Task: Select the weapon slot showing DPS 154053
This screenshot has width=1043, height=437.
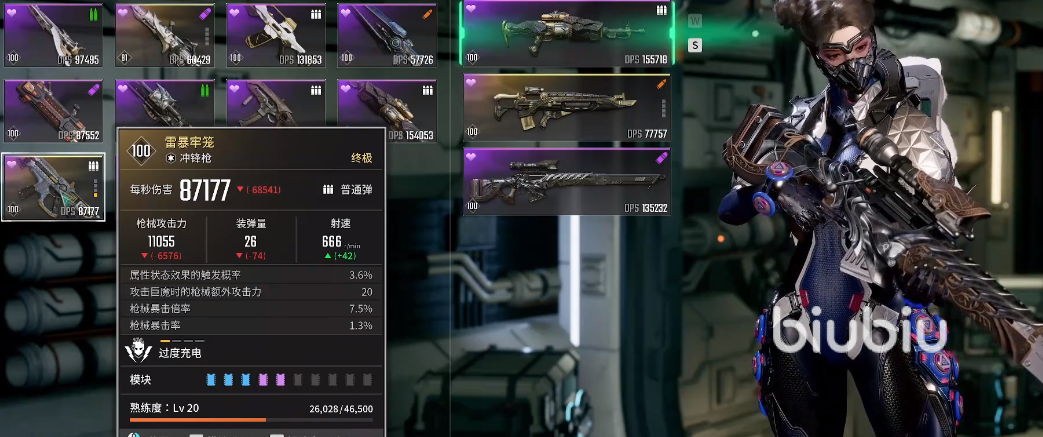Action: 388,110
